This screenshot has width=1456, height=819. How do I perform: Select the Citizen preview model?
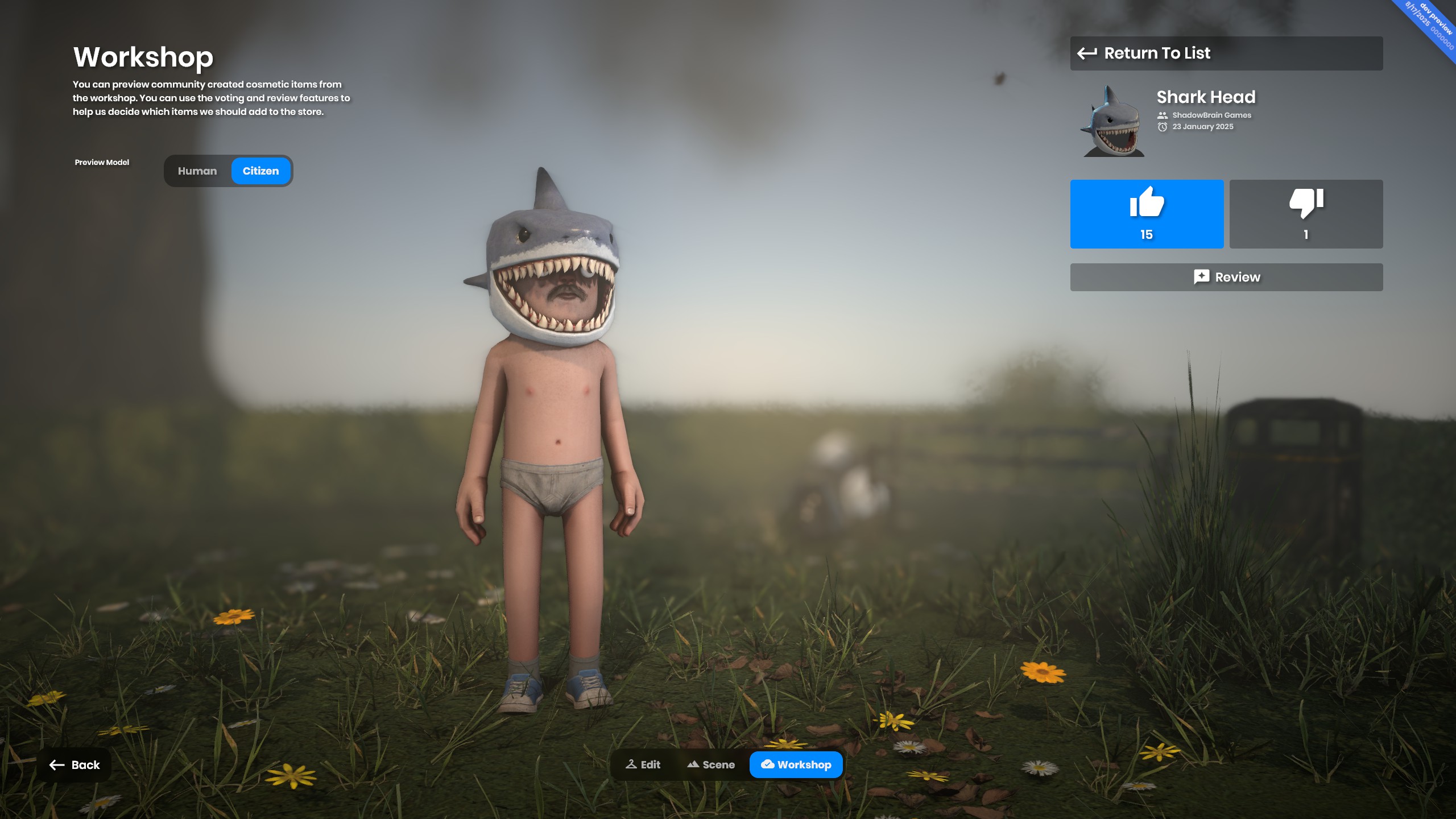[x=260, y=171]
